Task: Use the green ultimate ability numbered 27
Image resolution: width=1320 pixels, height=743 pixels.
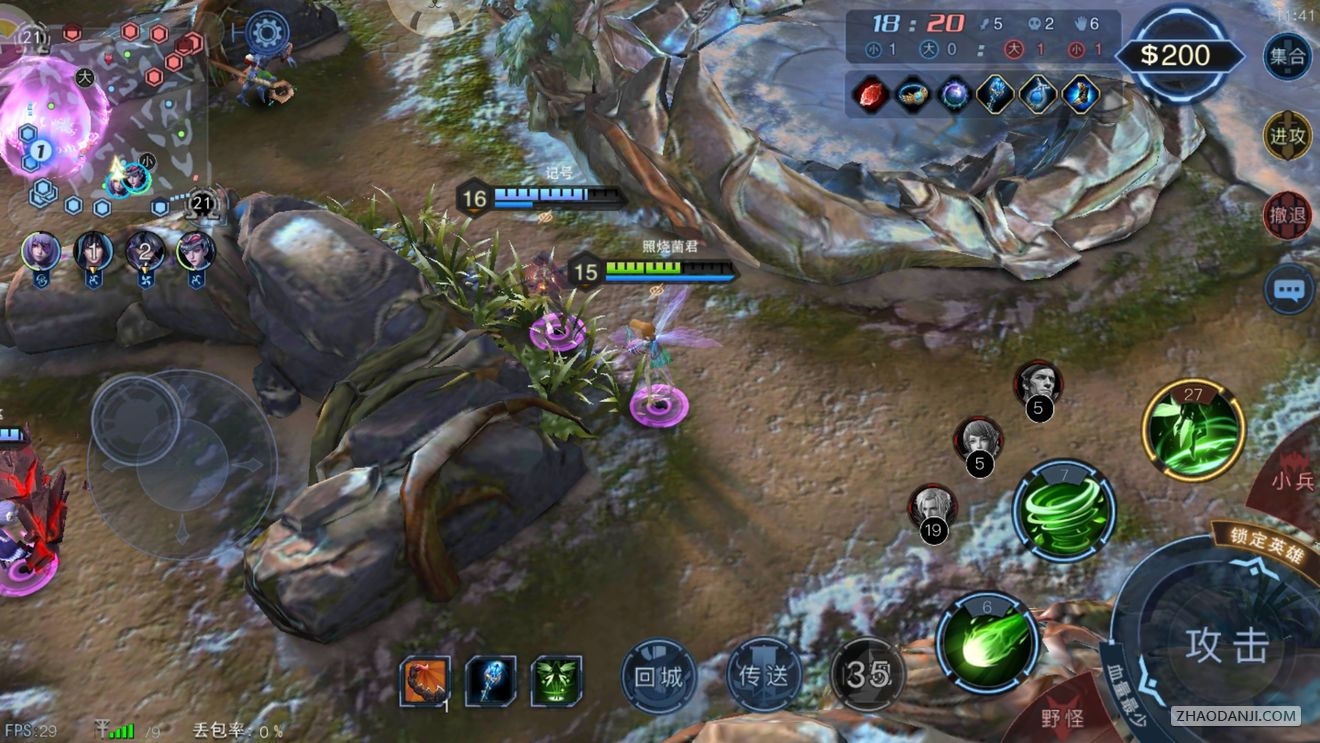Action: [x=1193, y=430]
